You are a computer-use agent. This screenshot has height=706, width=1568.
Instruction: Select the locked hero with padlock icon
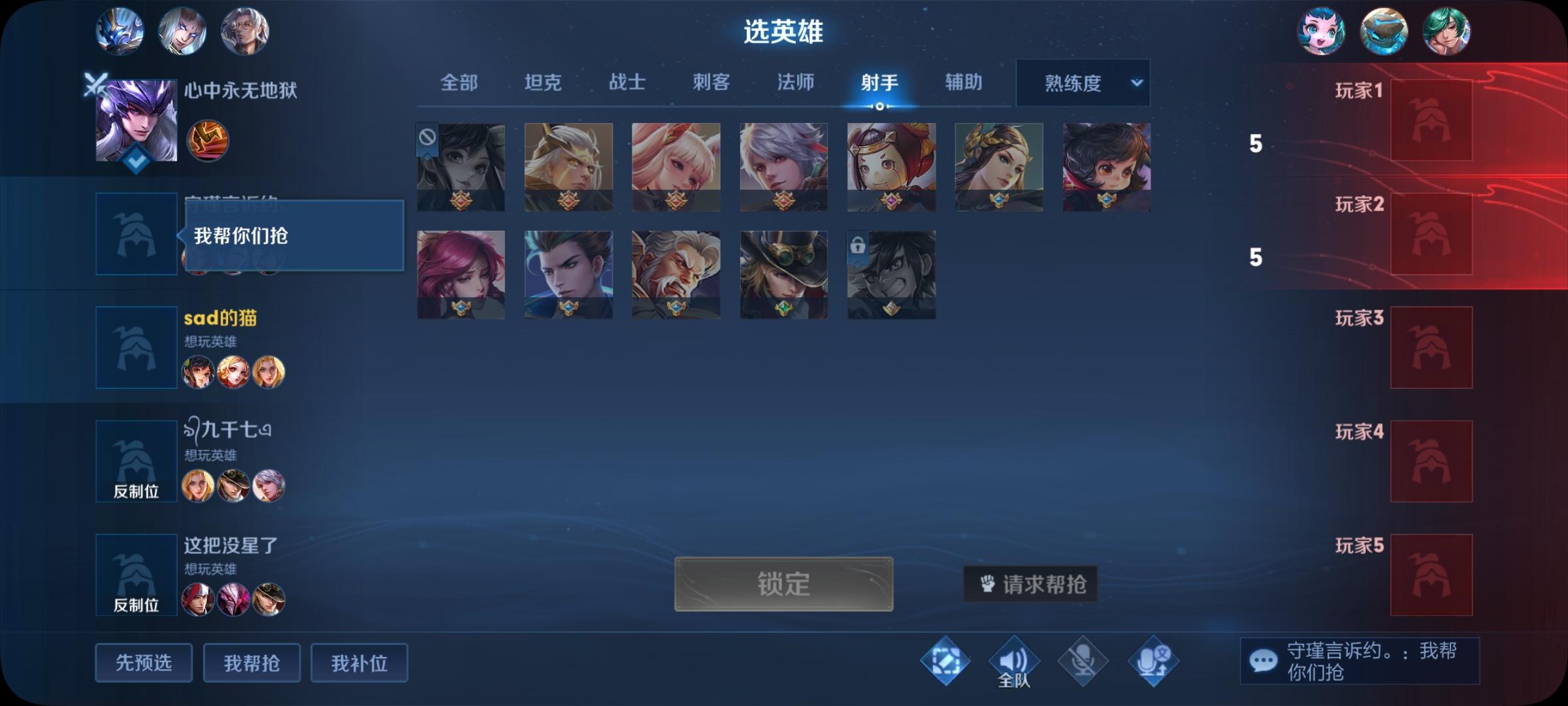click(x=890, y=275)
